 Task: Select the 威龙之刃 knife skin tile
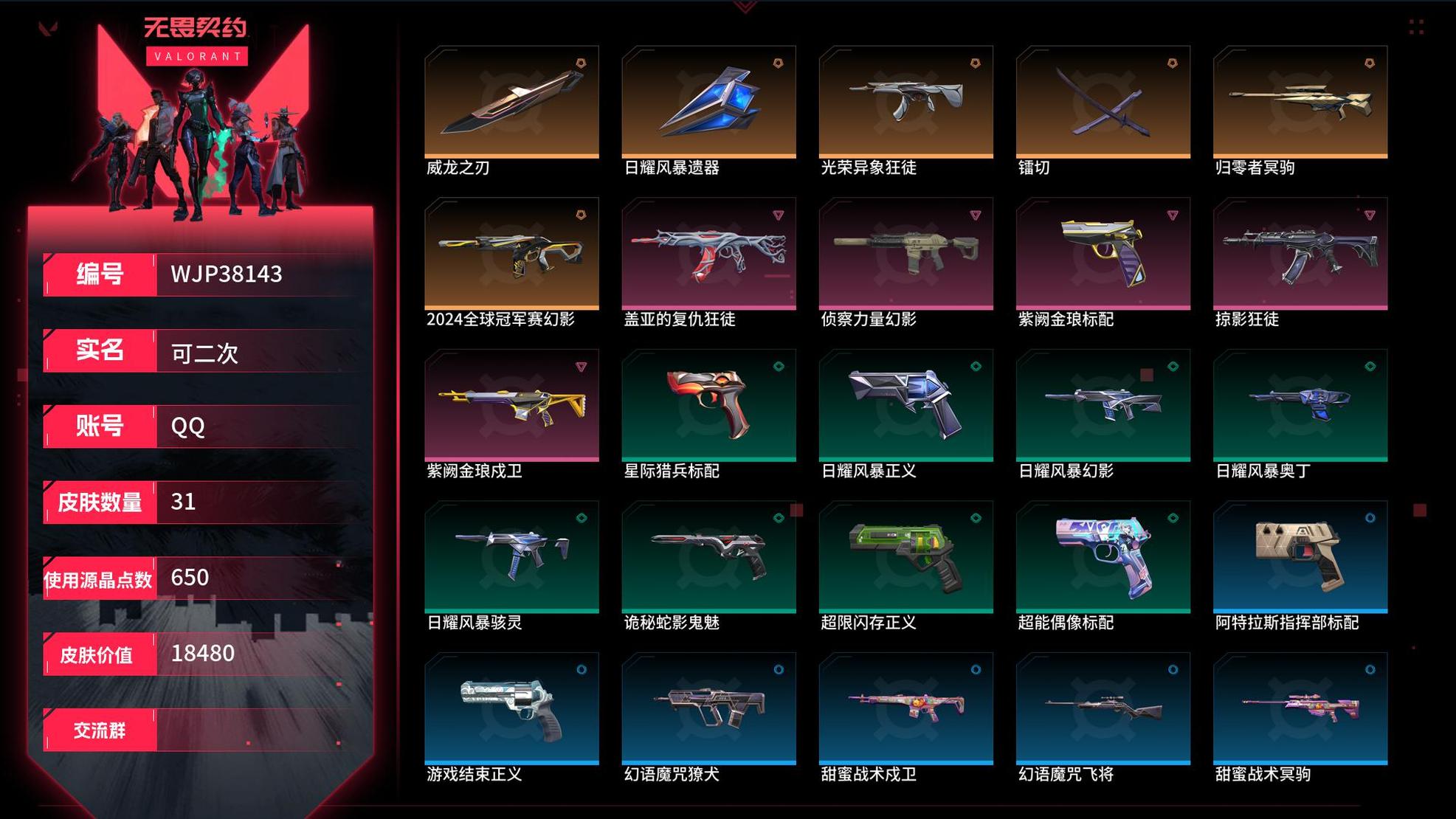(511, 102)
